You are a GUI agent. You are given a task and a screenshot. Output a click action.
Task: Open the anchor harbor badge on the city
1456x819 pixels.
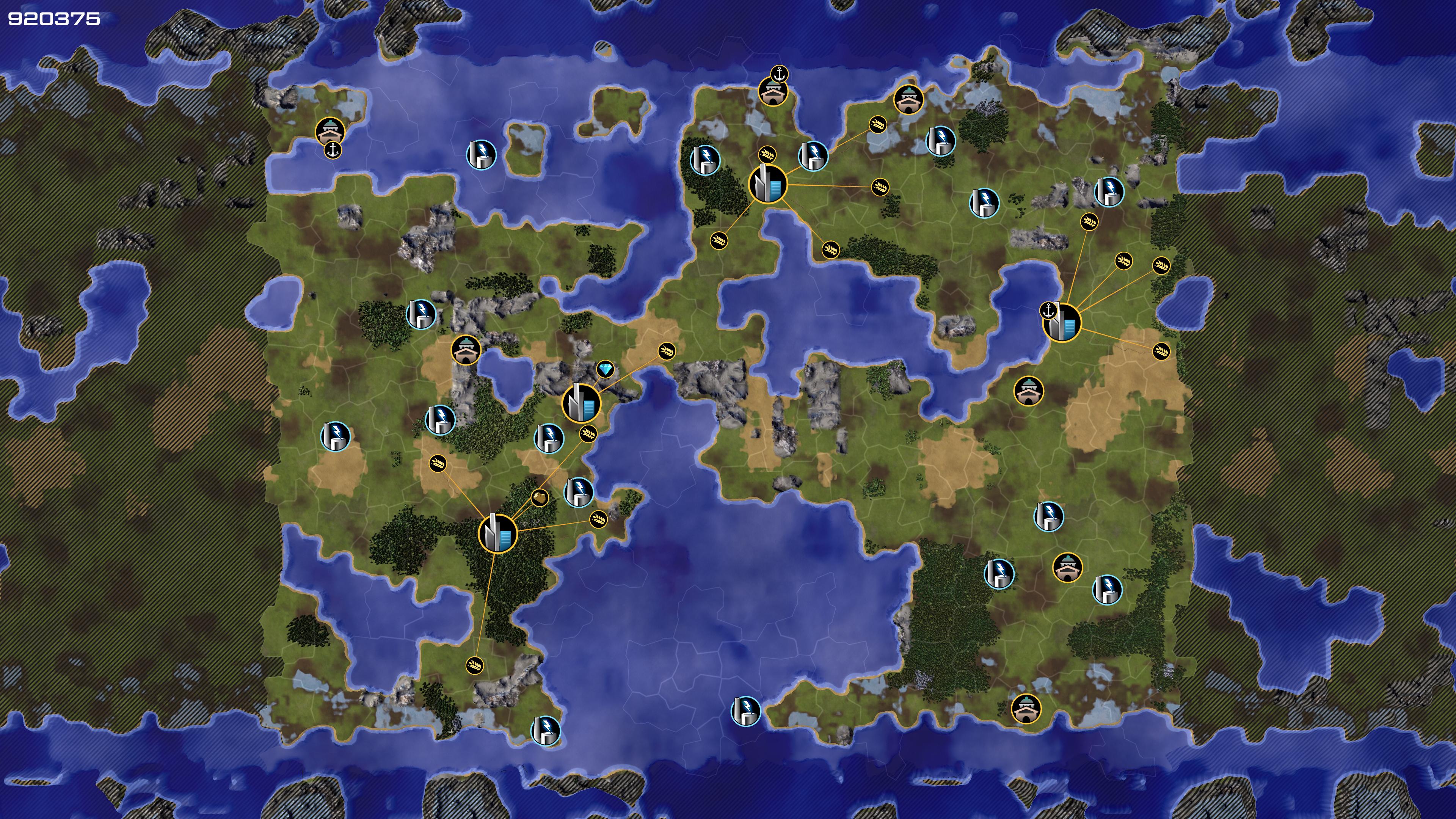pyautogui.click(x=1048, y=310)
